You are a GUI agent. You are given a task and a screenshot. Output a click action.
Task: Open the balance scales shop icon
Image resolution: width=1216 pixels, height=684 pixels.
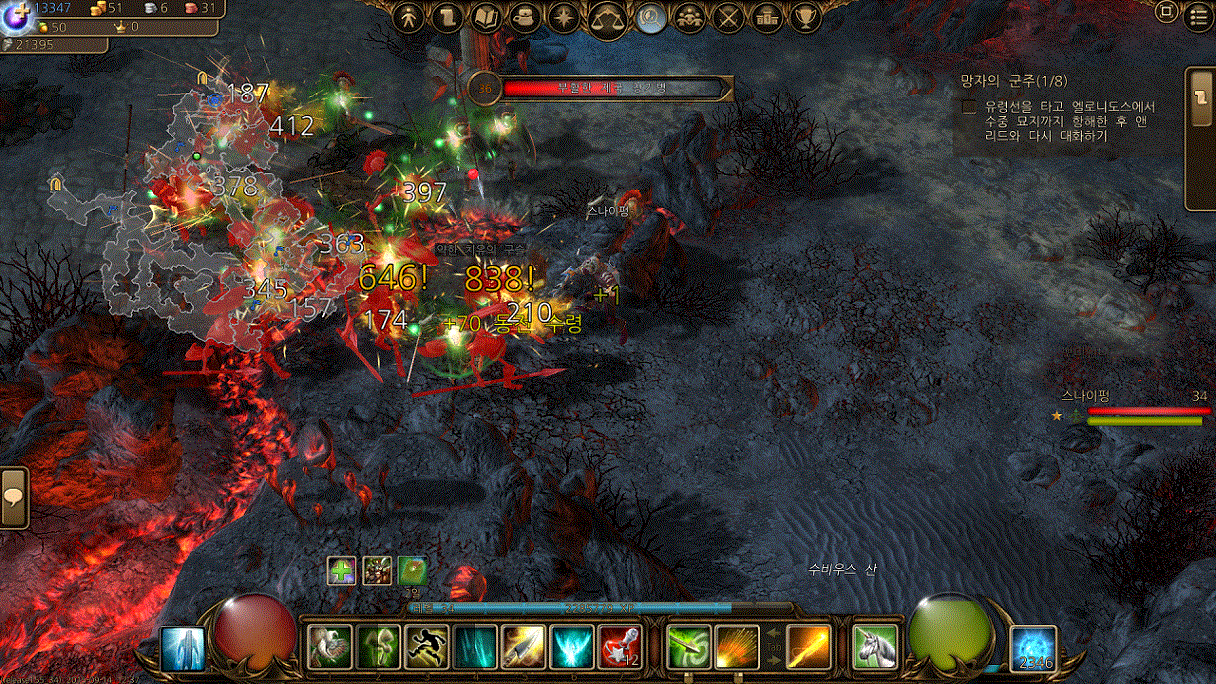(x=607, y=18)
